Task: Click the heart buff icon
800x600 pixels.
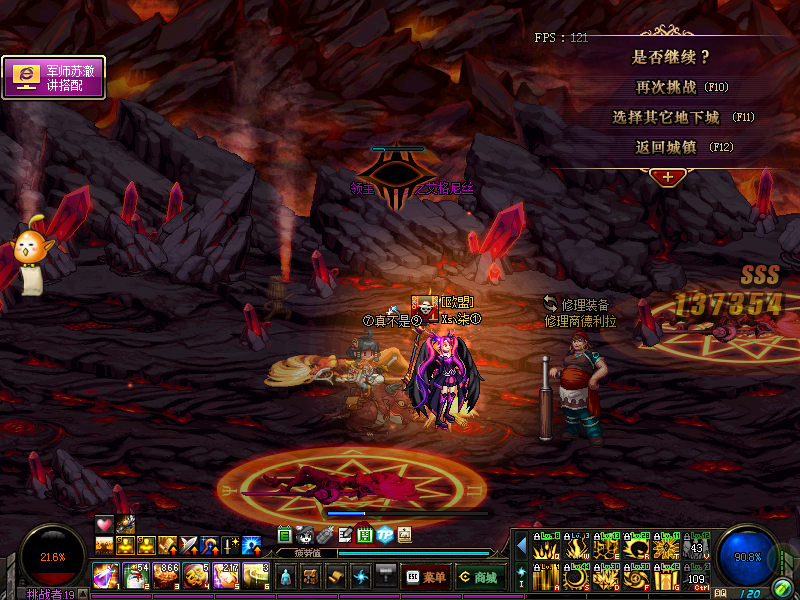Action: coord(105,524)
